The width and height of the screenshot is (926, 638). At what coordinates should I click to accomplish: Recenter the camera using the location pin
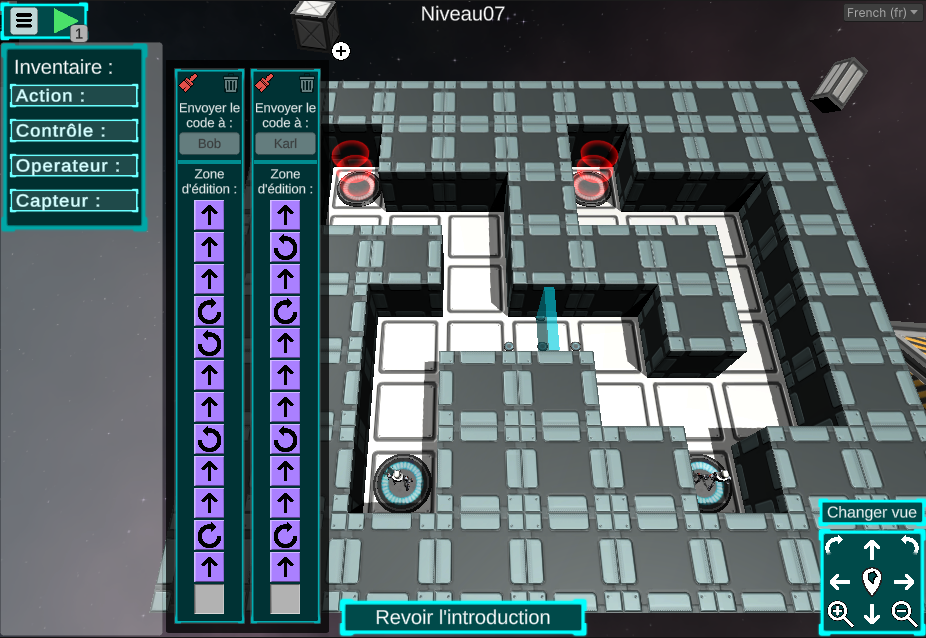pyautogui.click(x=872, y=581)
